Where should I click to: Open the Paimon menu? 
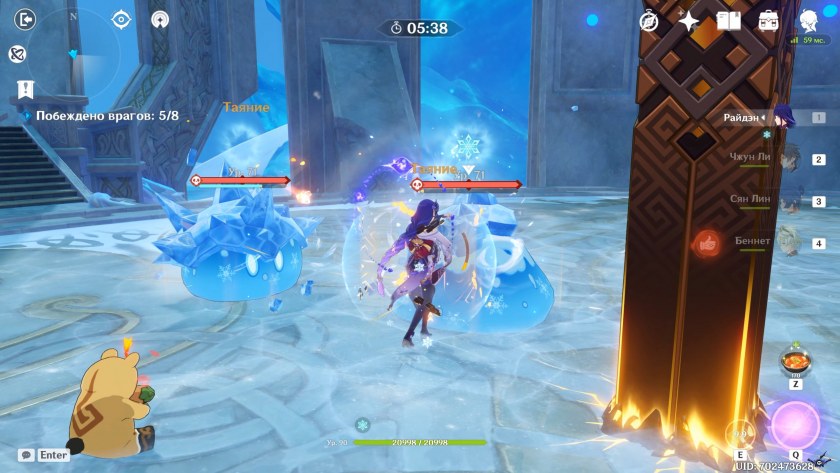point(809,20)
